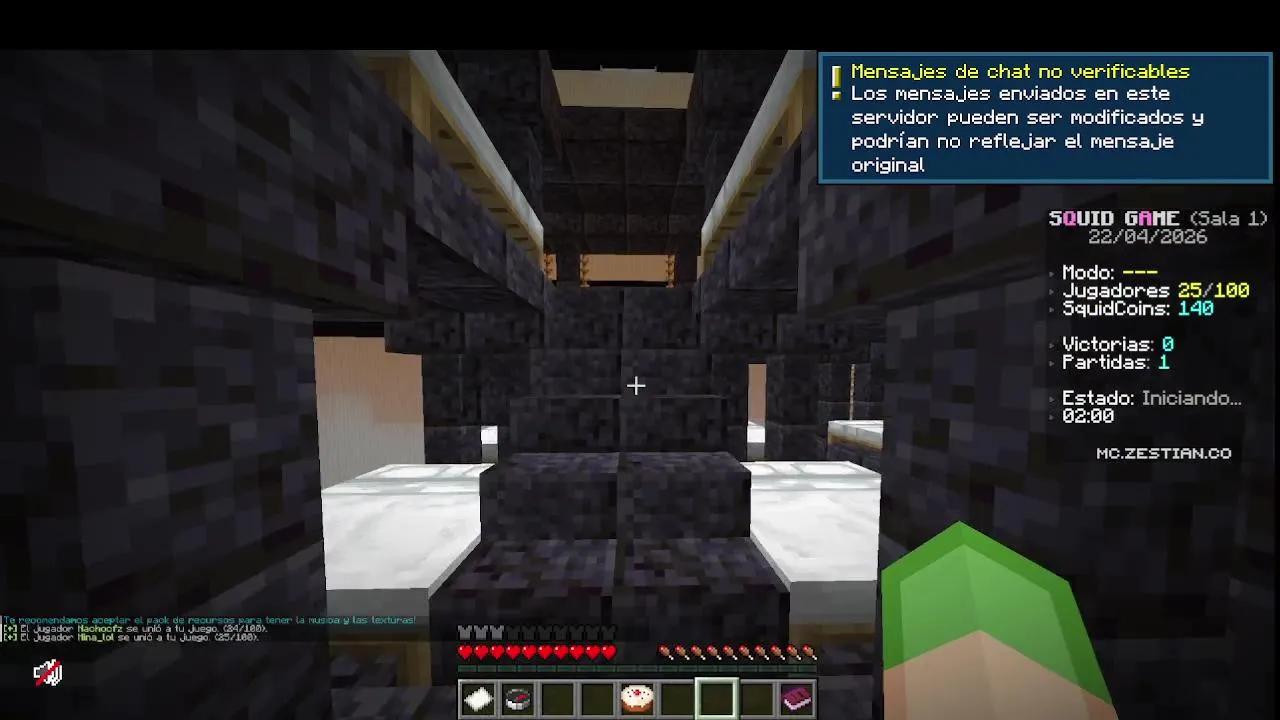
Task: Click the yellow exclamation icon on the chat warning
Action: tap(836, 72)
